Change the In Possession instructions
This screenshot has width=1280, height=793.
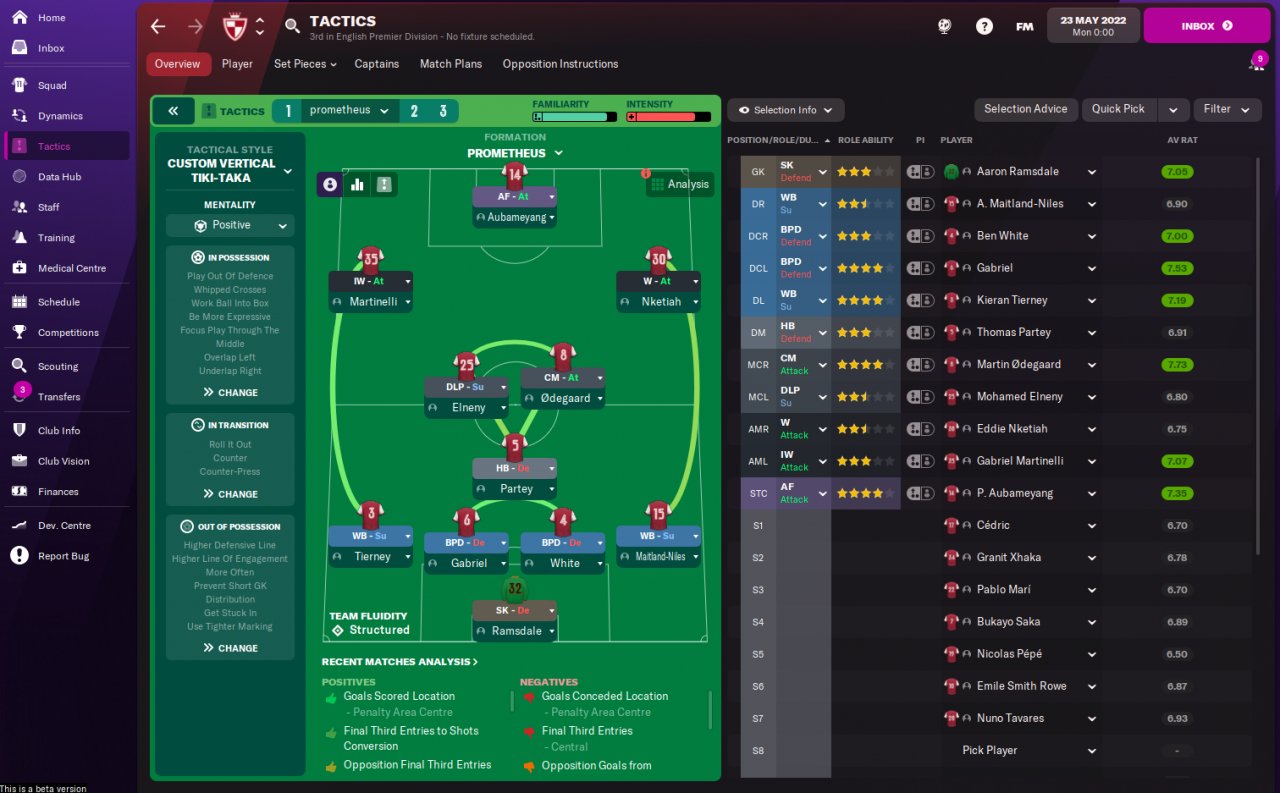click(x=230, y=392)
